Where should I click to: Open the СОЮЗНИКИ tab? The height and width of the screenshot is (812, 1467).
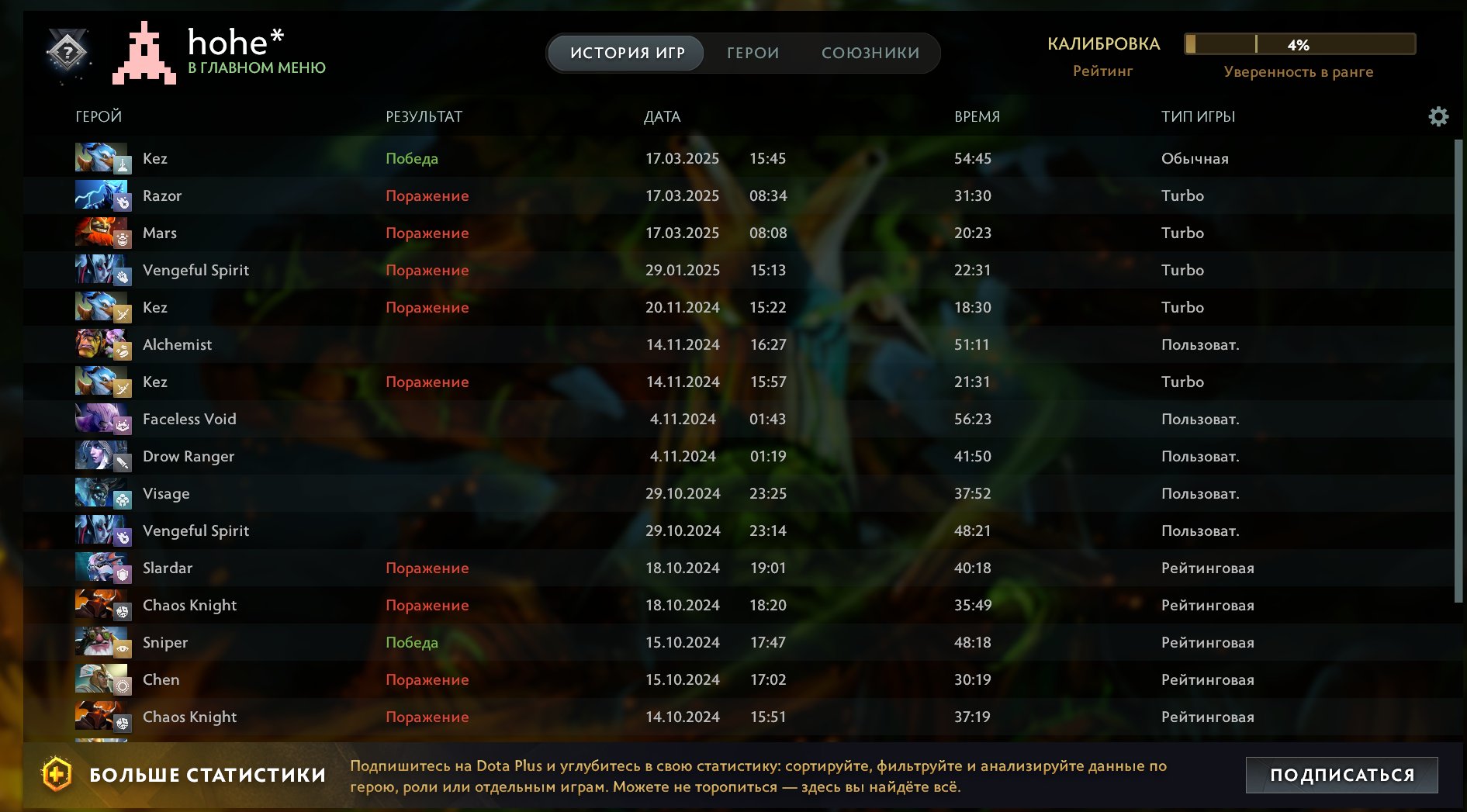click(x=870, y=53)
